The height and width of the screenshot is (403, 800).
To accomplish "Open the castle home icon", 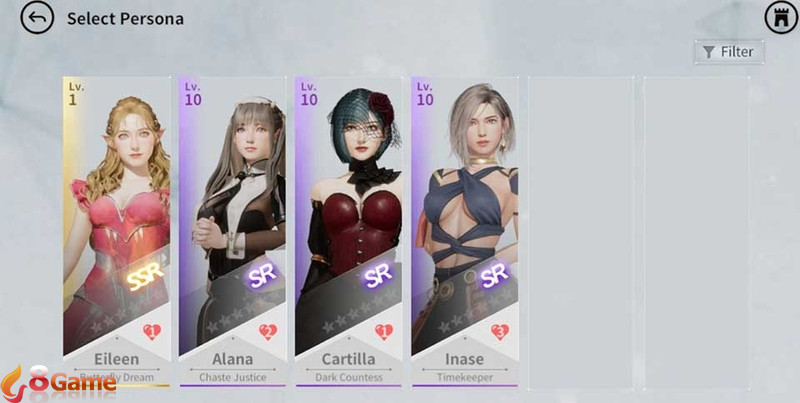I will (781, 18).
